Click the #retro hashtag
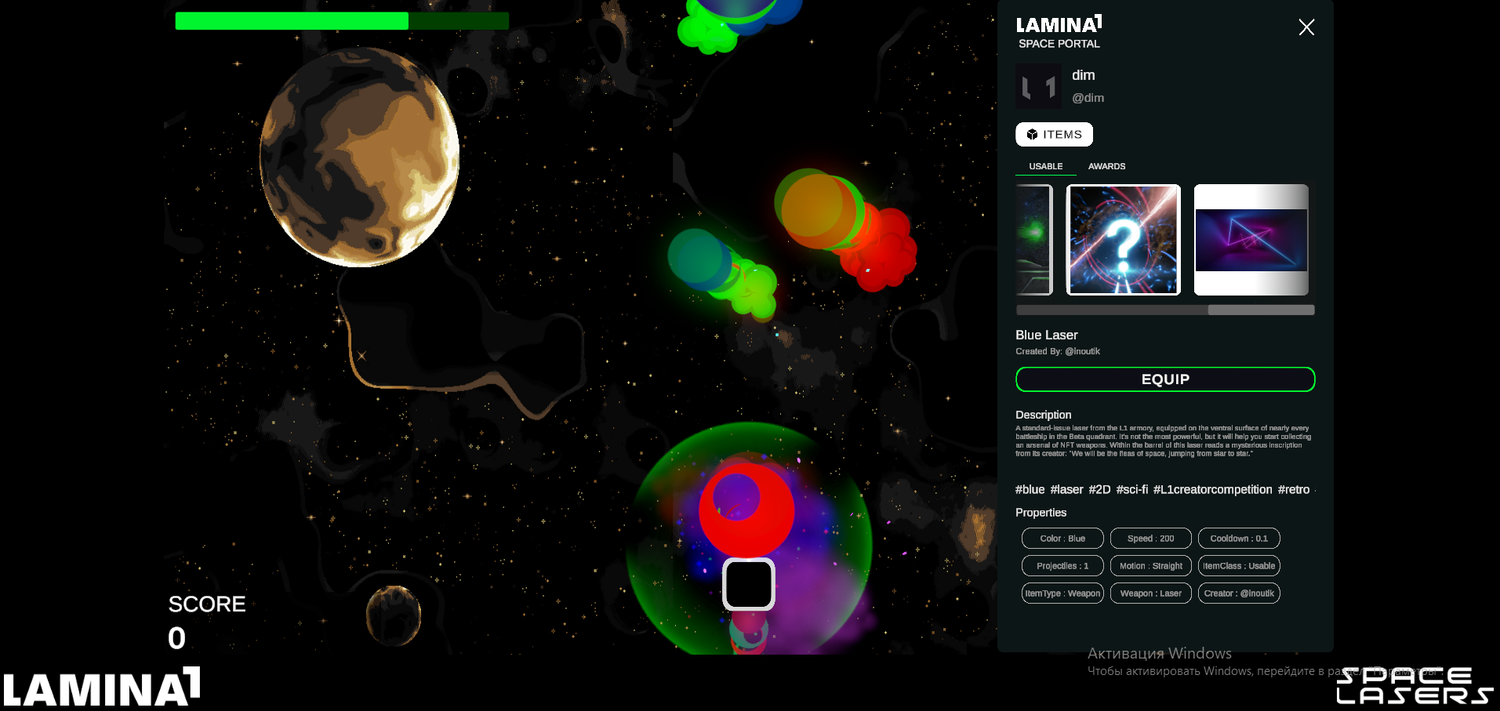The image size is (1500, 711). (1293, 490)
